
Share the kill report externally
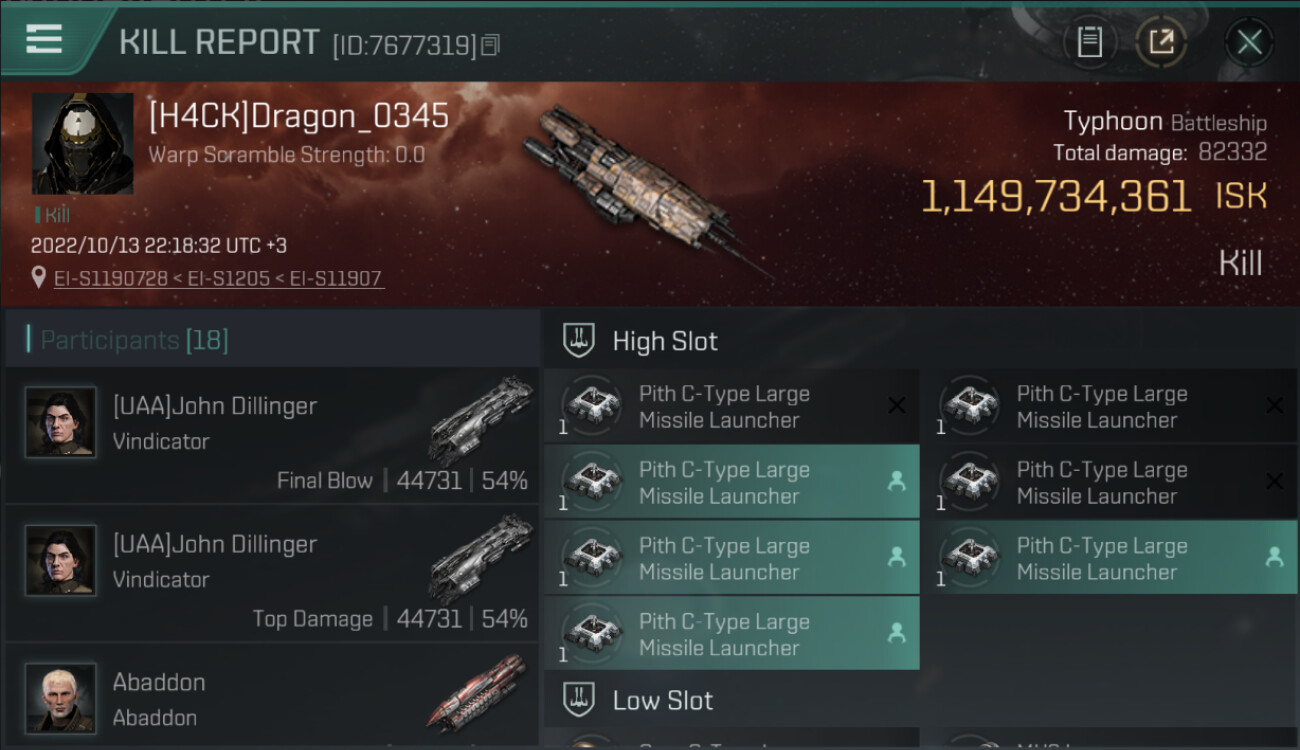1161,42
